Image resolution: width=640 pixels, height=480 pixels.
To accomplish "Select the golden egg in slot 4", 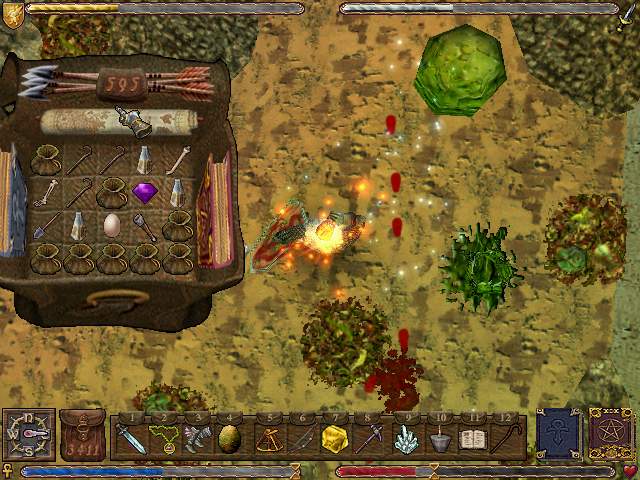I will click(x=229, y=438).
